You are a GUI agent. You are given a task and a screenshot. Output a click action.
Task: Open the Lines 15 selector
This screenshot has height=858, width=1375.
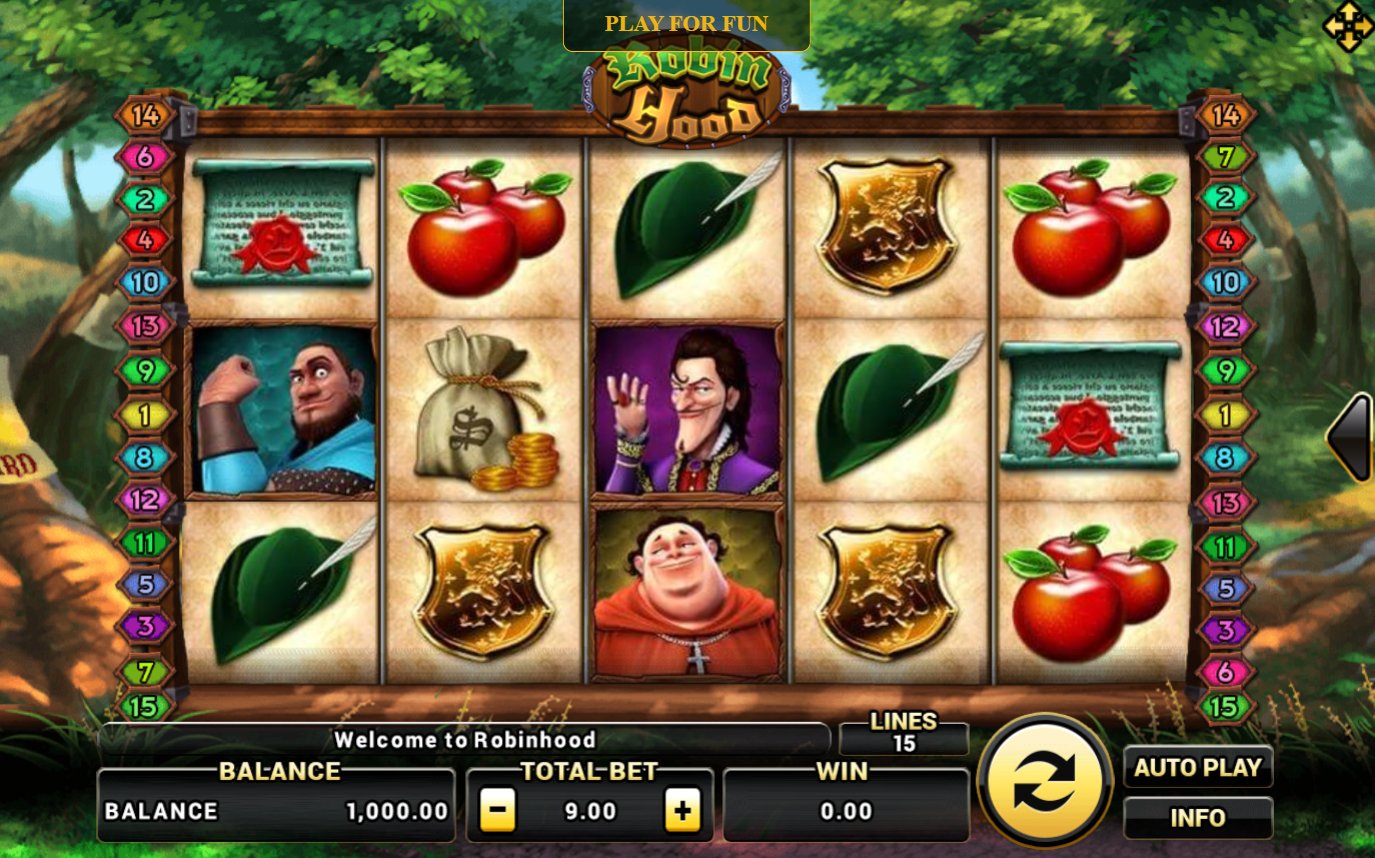pos(904,735)
